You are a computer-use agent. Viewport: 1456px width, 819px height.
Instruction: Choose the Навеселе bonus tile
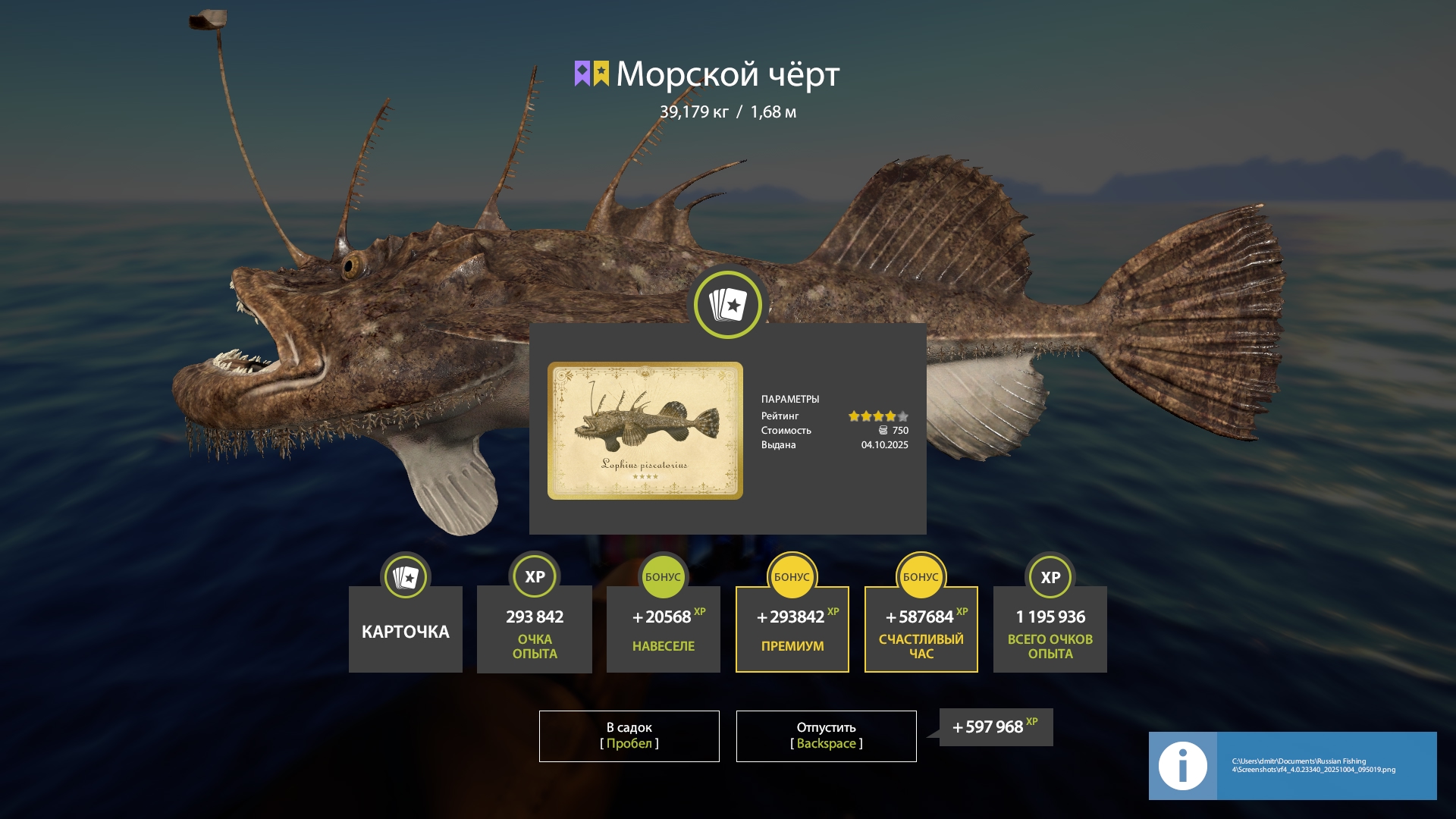664,629
